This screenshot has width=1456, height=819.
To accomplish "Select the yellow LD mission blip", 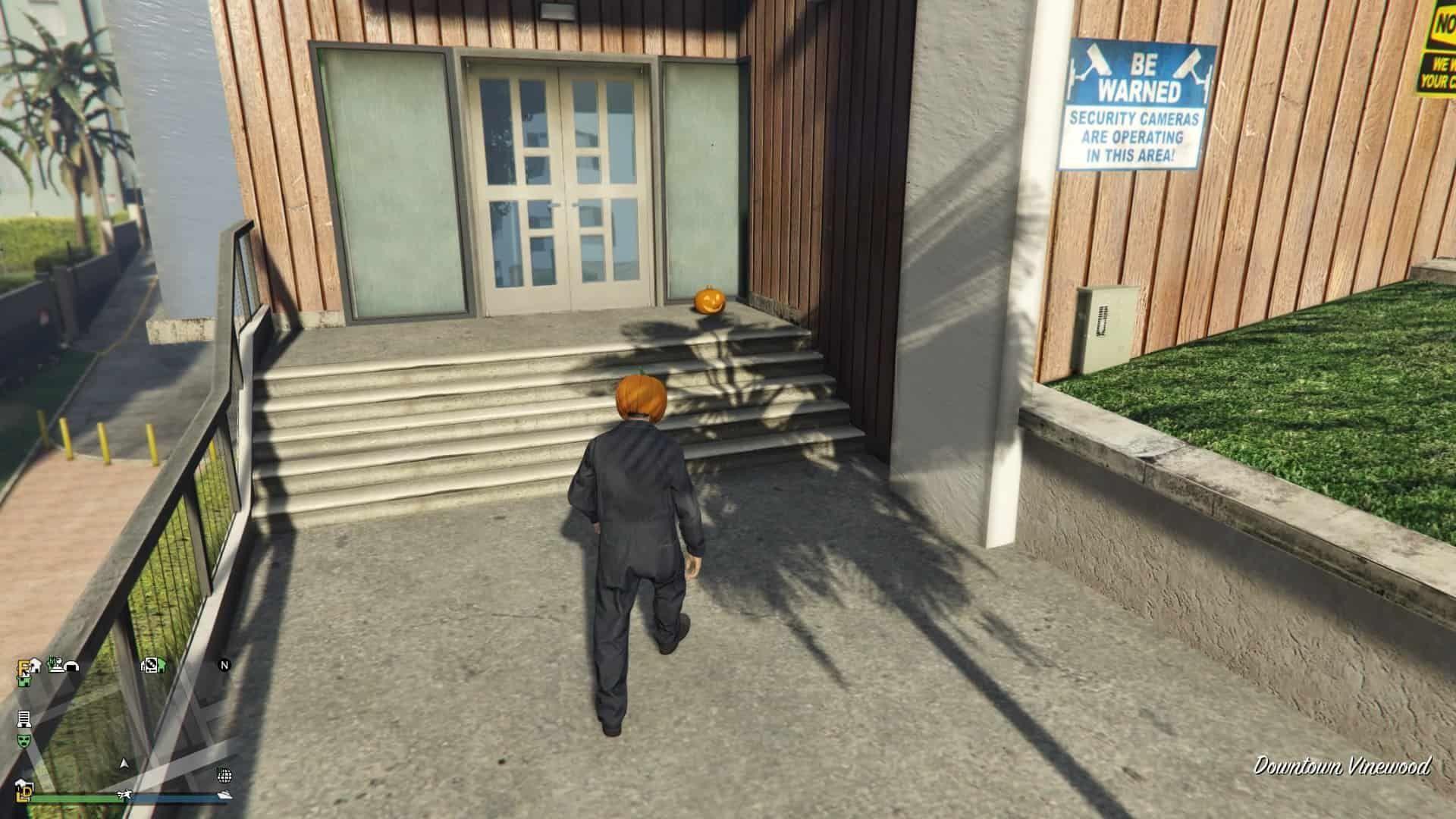I will click(x=25, y=793).
